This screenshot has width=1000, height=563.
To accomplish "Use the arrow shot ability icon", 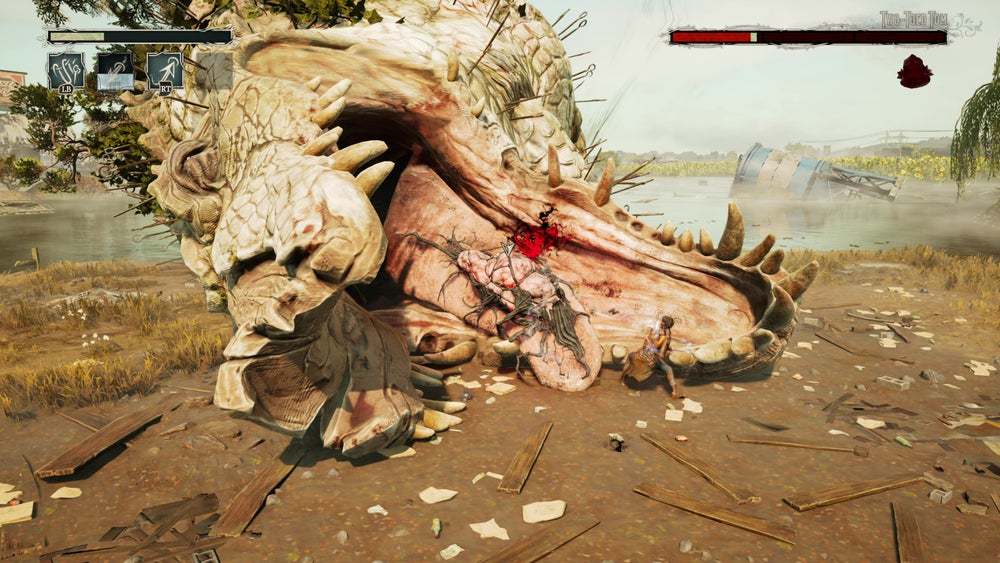I will [x=165, y=71].
